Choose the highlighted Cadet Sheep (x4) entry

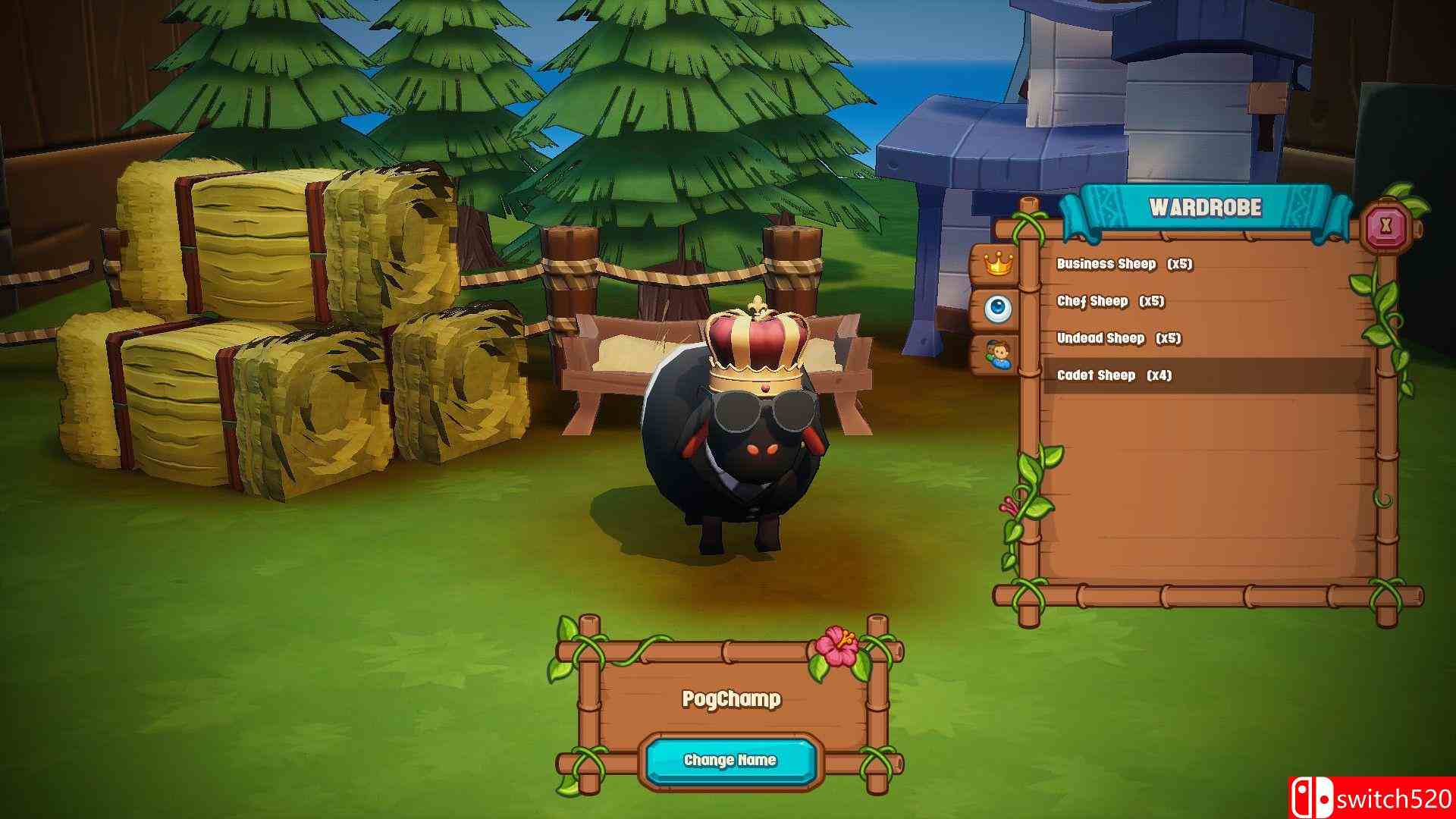click(1115, 375)
